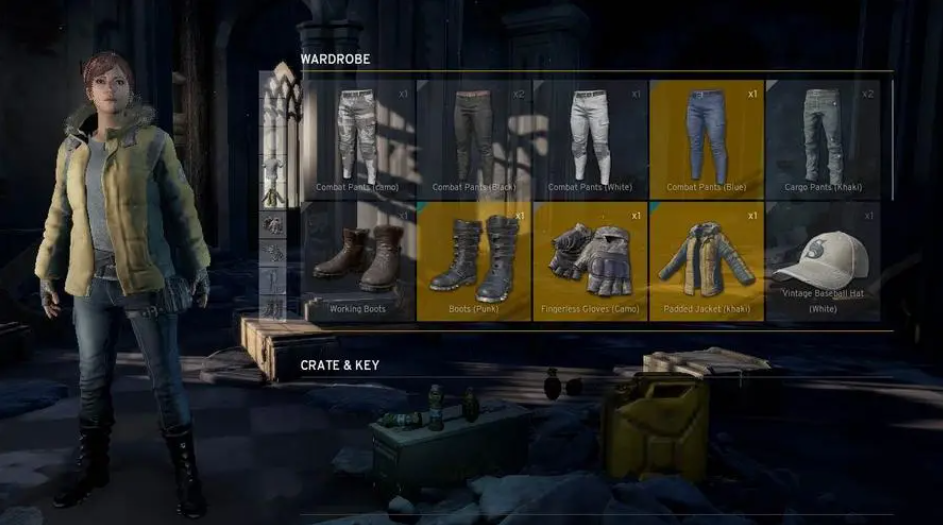Equip the Vintage Baseball Hat (White)

(823, 261)
